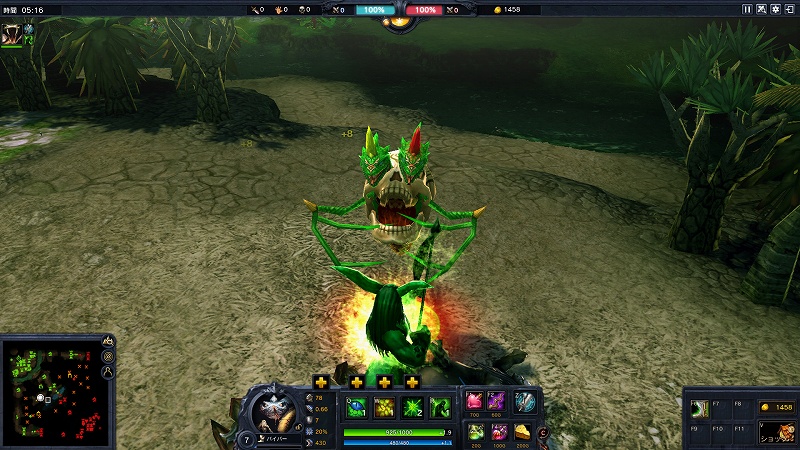
Task: Click the mountain icon beside the minimap
Action: tap(107, 341)
